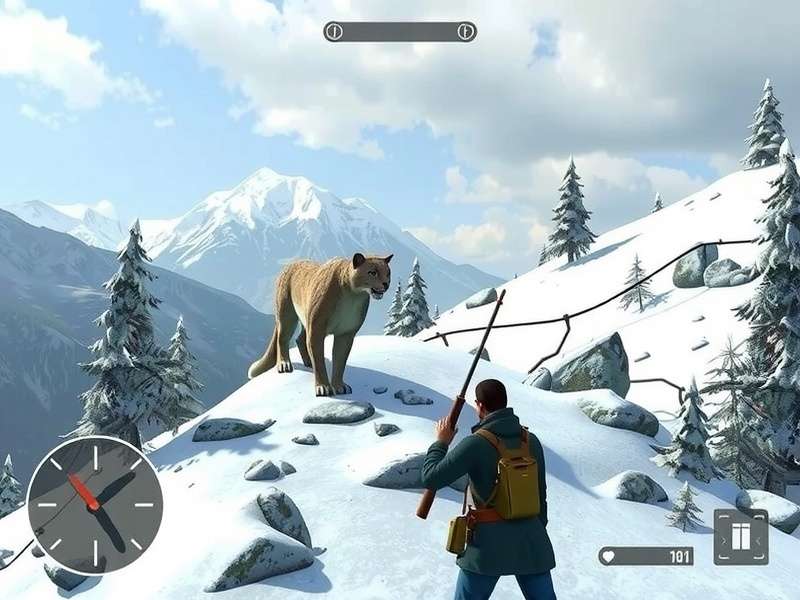Click the round compass dial minimap
This screenshot has width=800, height=600.
tap(95, 503)
